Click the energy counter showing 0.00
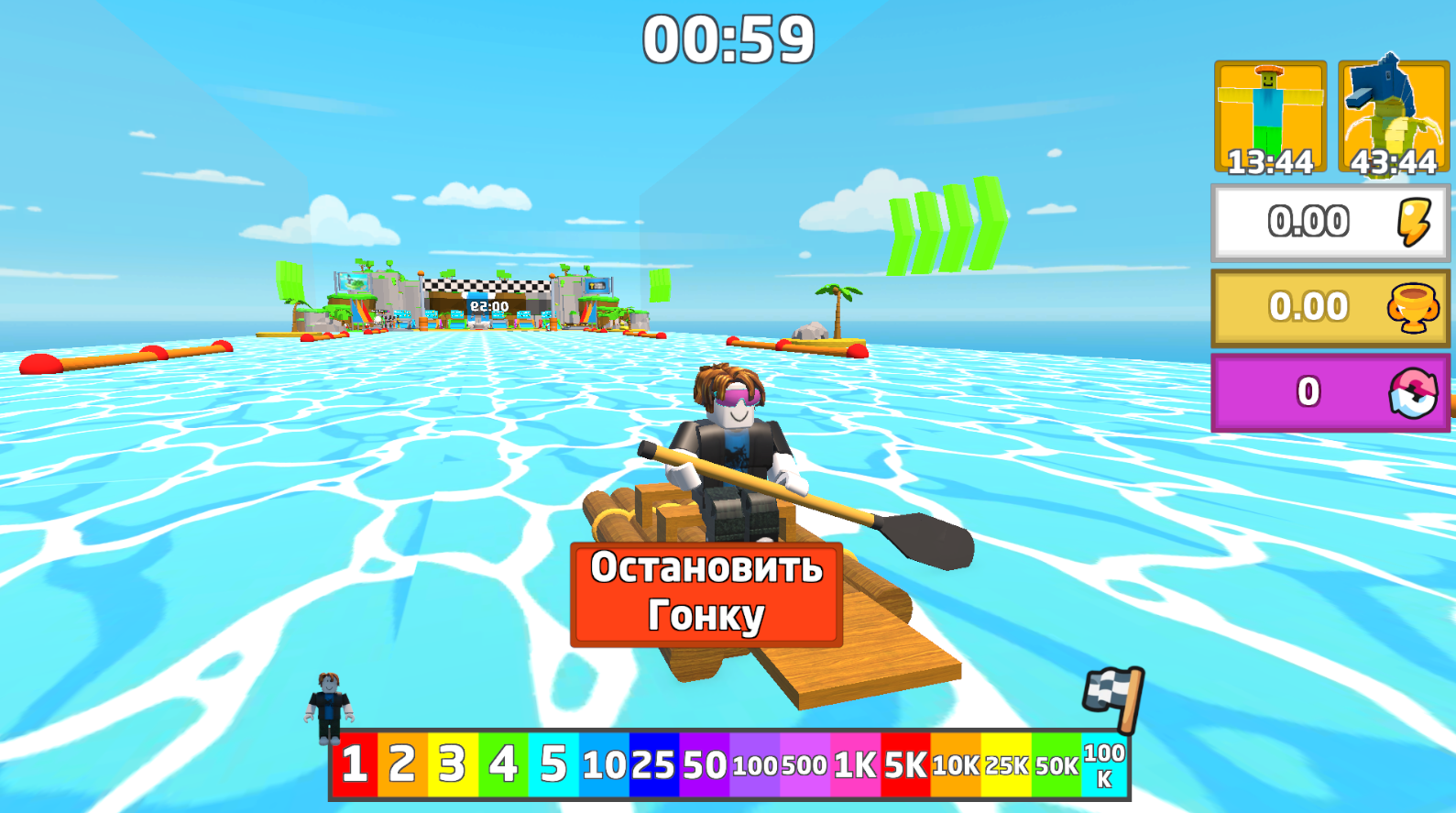The image size is (1456, 813). [1310, 219]
